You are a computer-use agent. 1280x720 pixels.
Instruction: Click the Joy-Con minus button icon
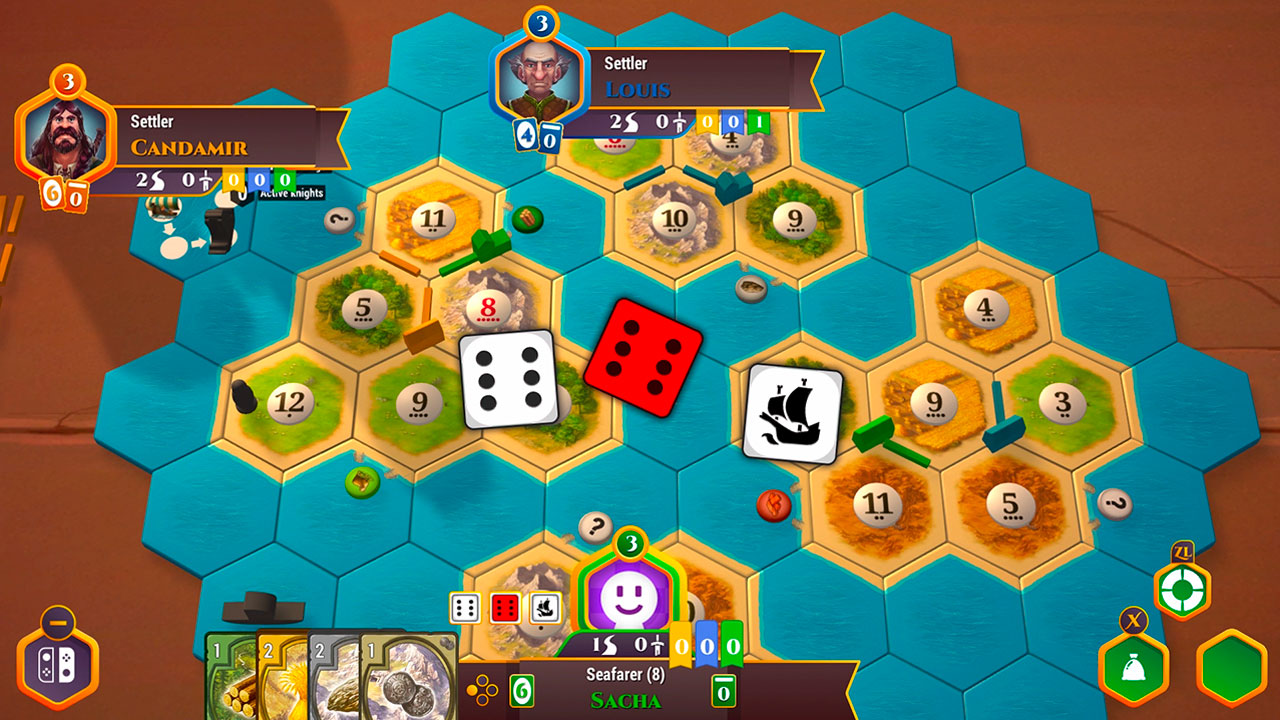pyautogui.click(x=57, y=620)
